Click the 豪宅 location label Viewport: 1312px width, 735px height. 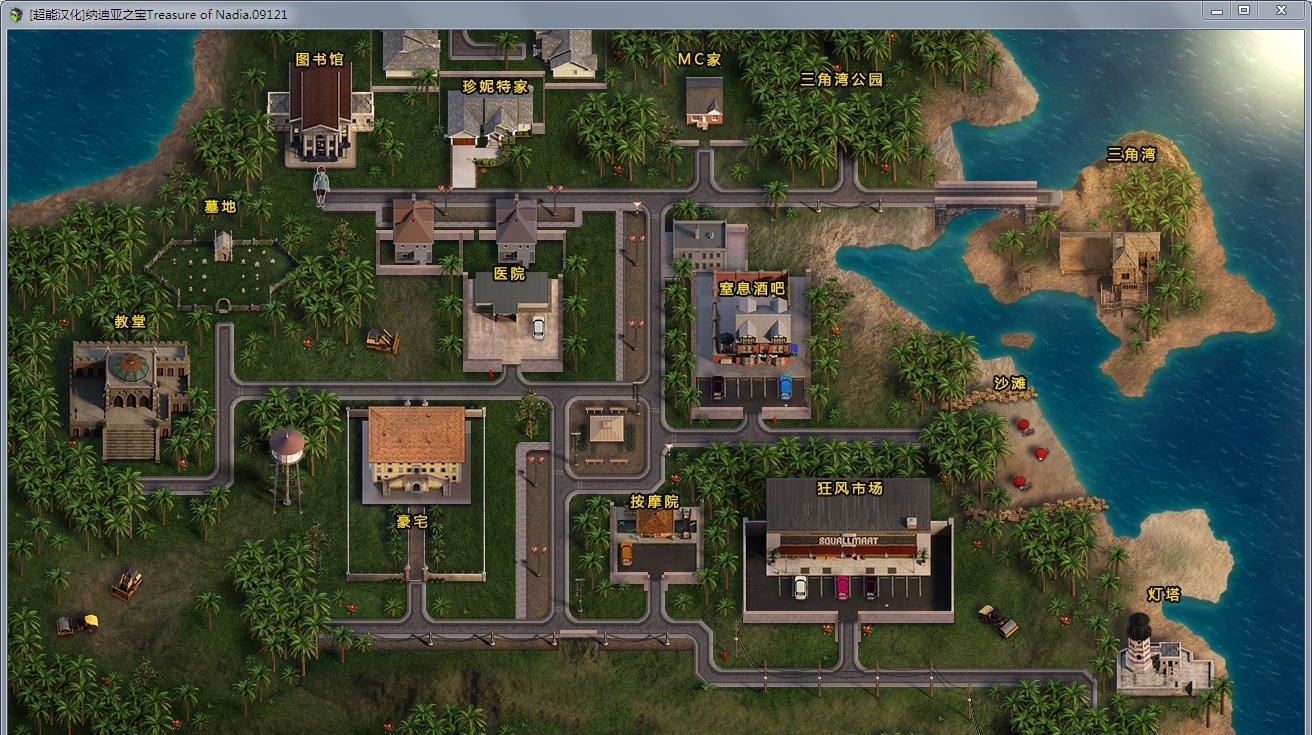412,521
